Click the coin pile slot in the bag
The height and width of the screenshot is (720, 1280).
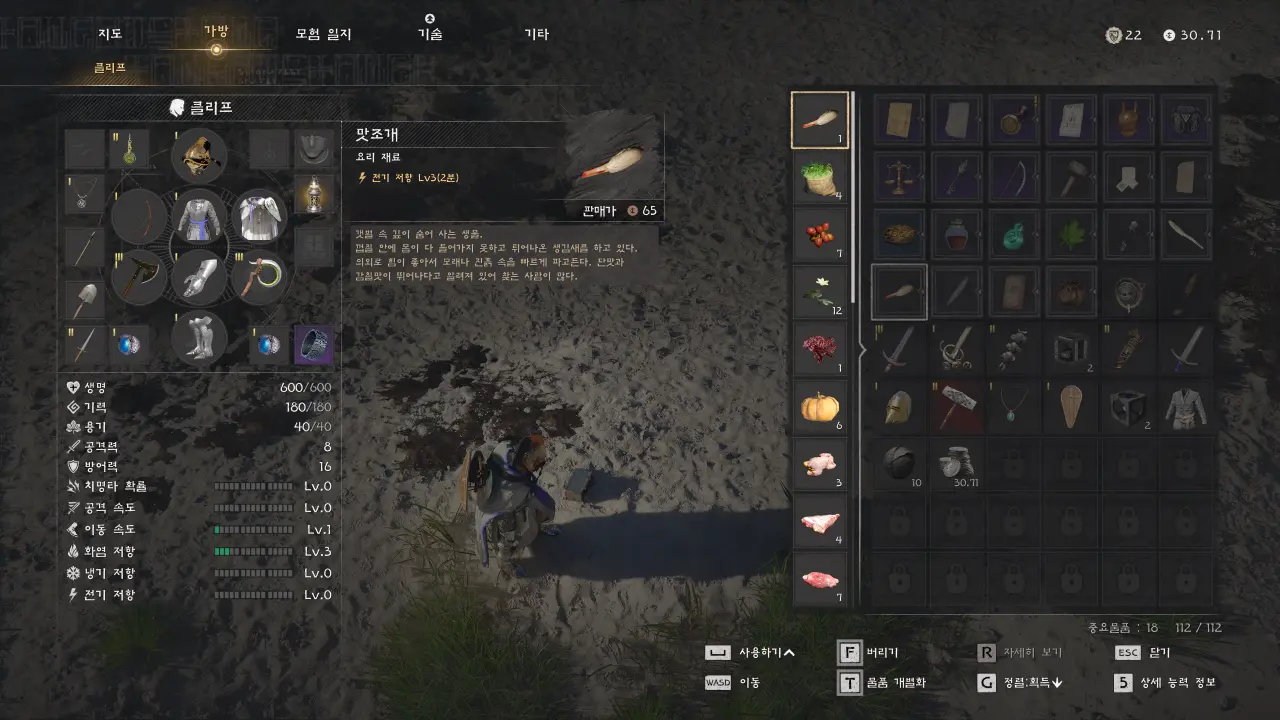click(956, 463)
